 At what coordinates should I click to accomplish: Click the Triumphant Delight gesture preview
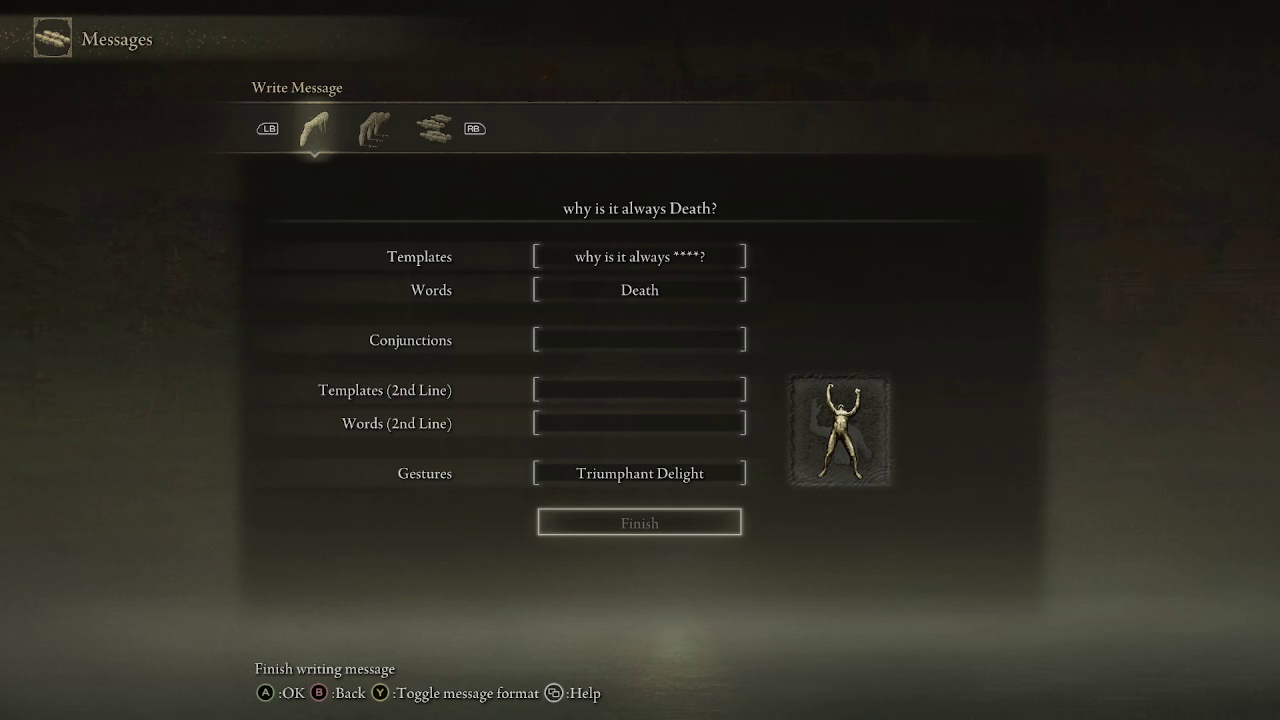pyautogui.click(x=839, y=430)
